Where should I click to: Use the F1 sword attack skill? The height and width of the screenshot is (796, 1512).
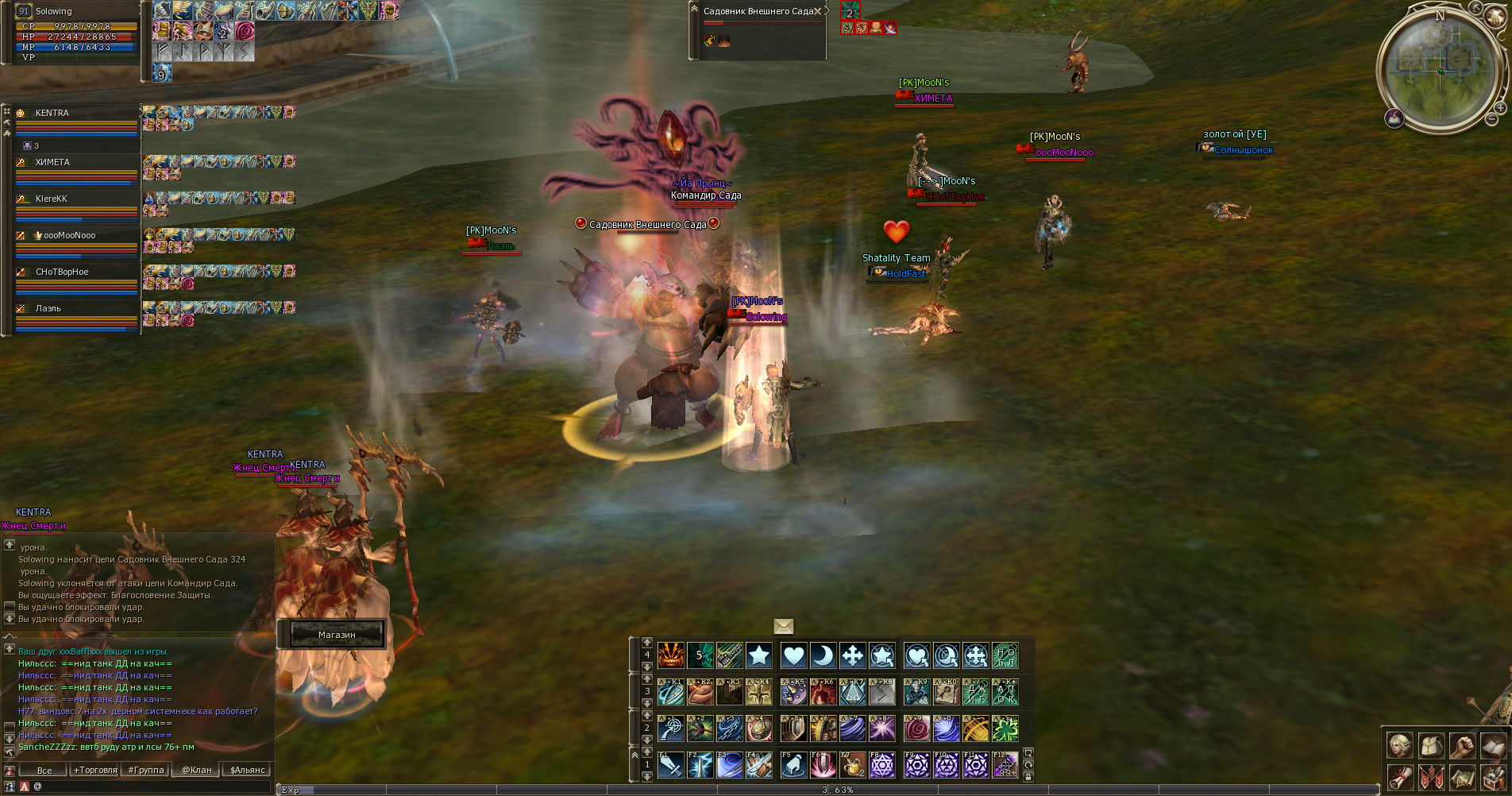(670, 765)
